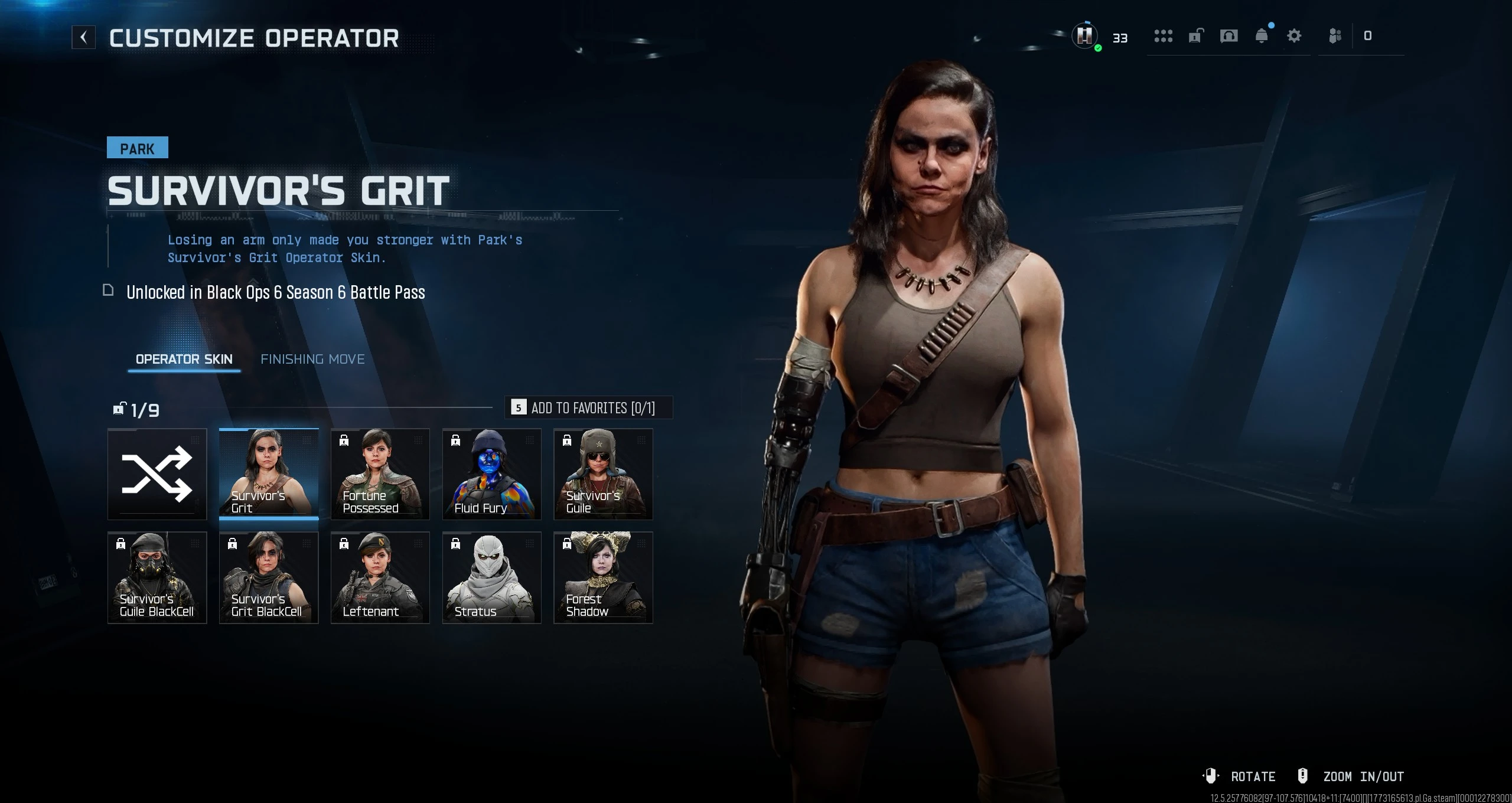Click Add to Favorites button
This screenshot has width=1512, height=803.
[589, 408]
